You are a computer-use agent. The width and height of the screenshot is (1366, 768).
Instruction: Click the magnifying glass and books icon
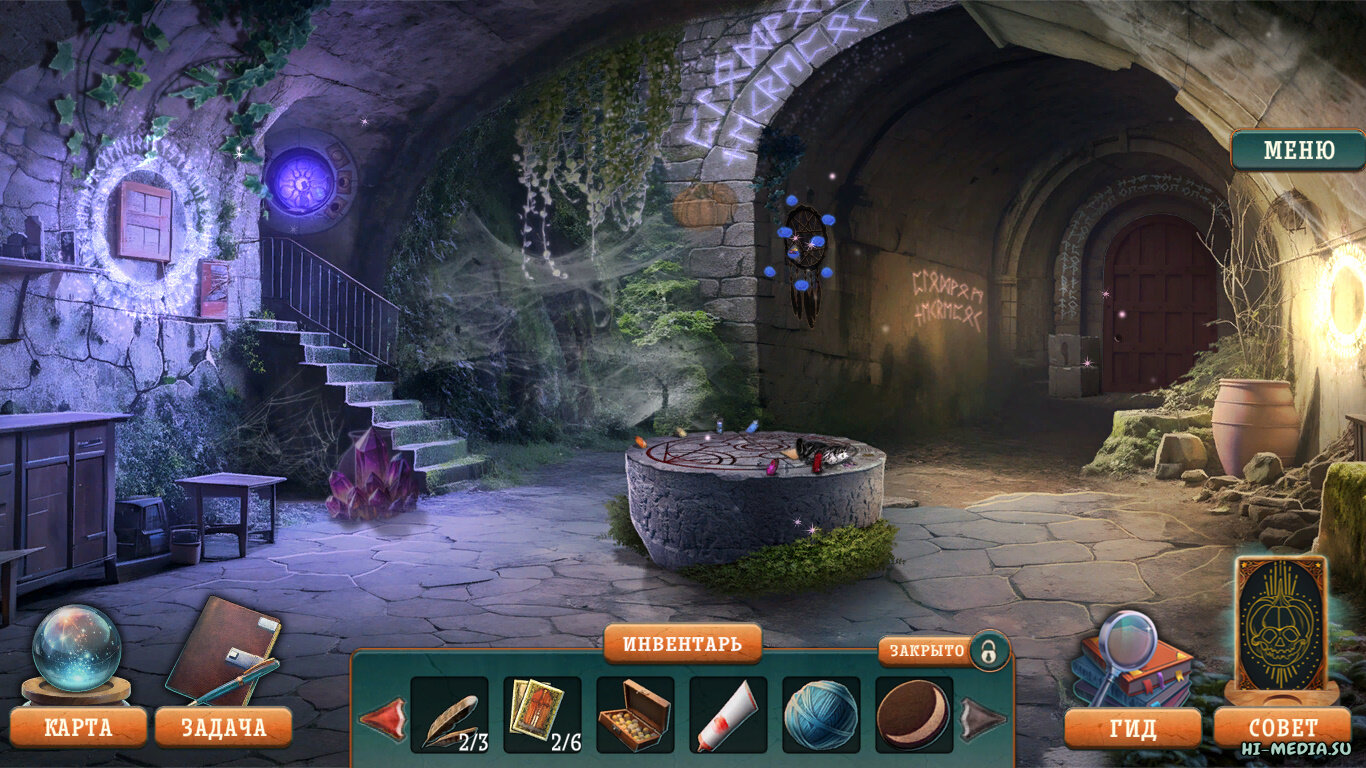tap(1130, 658)
